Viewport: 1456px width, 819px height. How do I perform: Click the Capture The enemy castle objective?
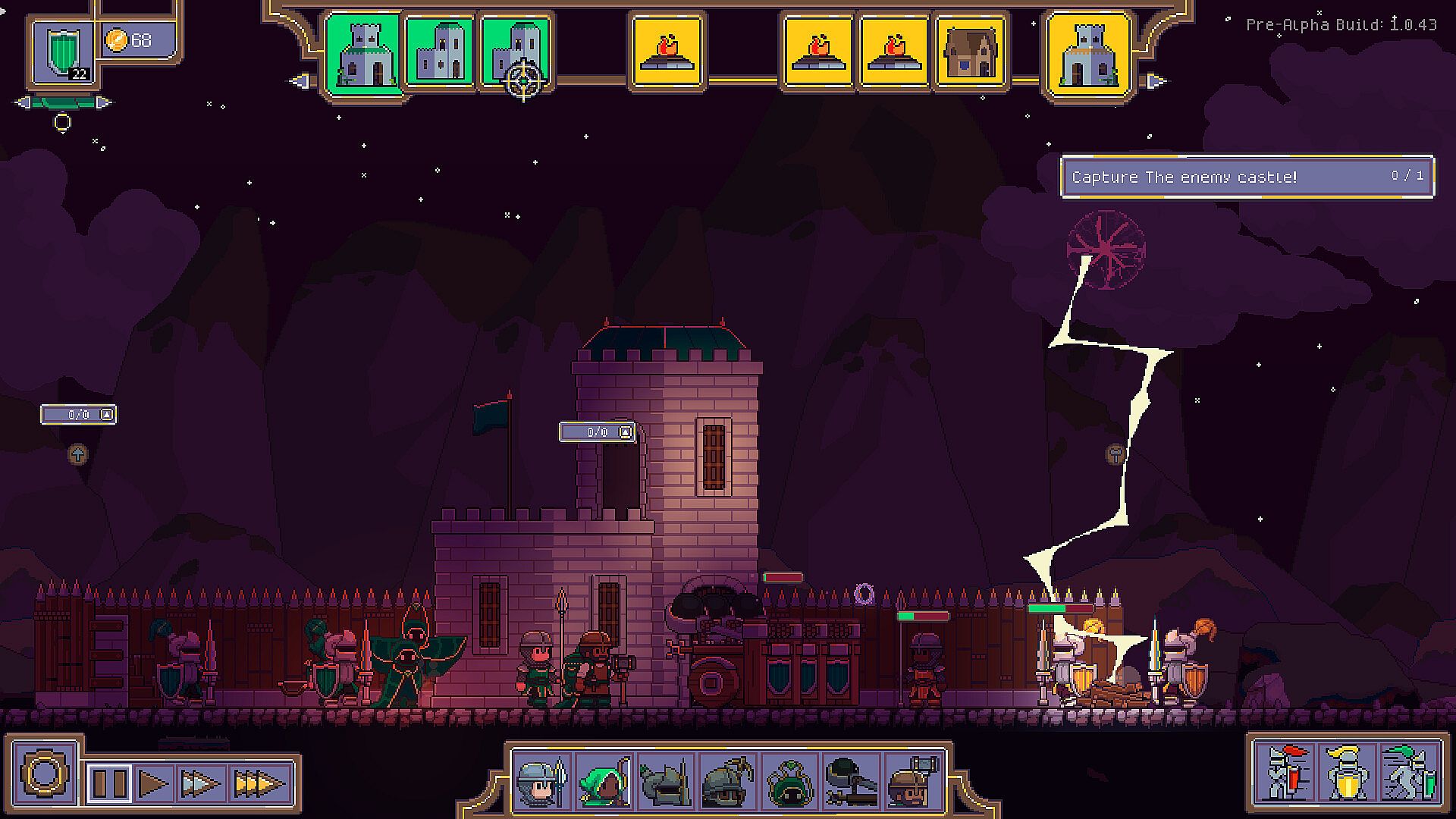[1247, 177]
